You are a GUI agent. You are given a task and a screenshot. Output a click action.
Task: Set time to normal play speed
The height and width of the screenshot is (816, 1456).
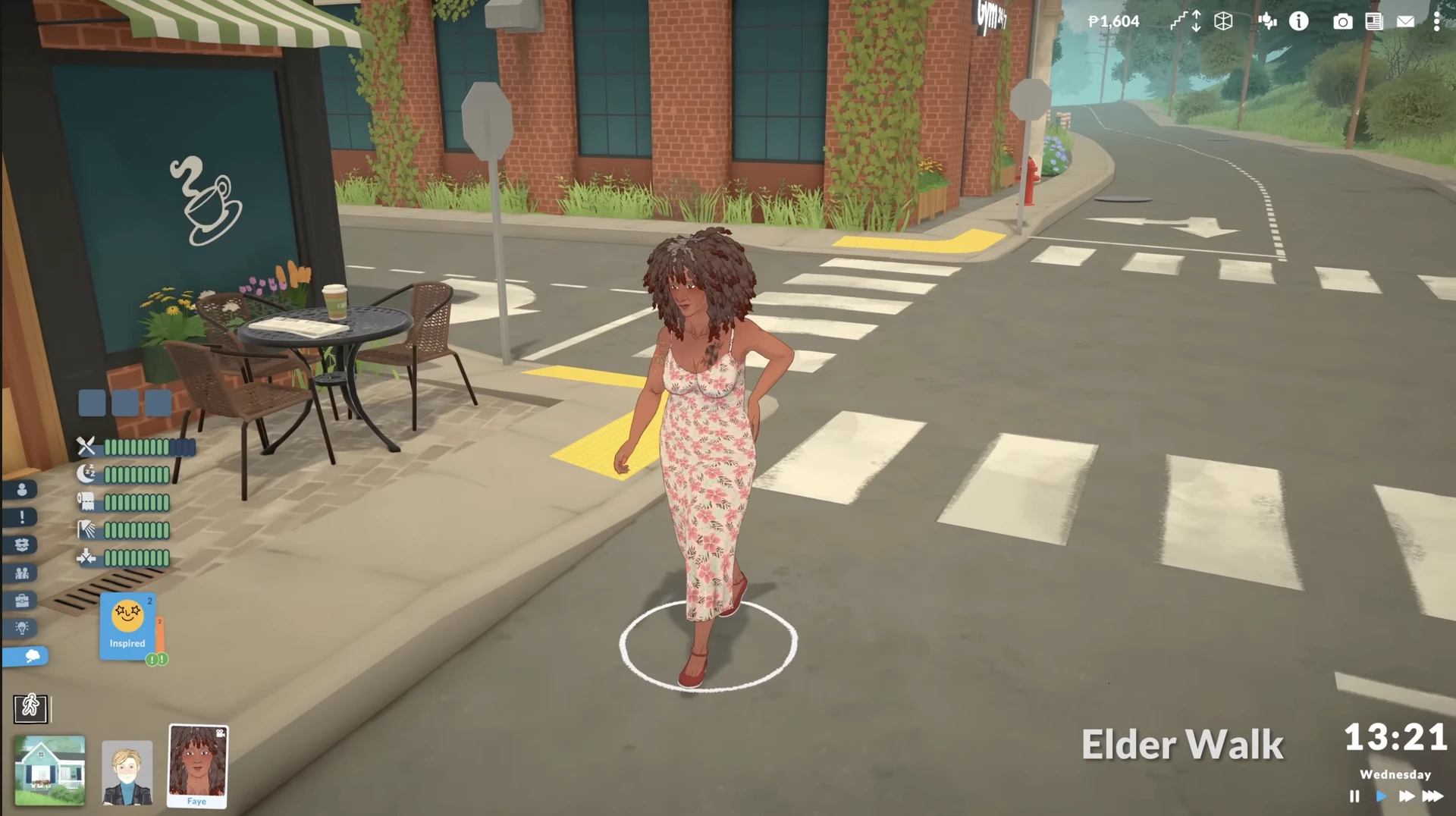point(1381,796)
